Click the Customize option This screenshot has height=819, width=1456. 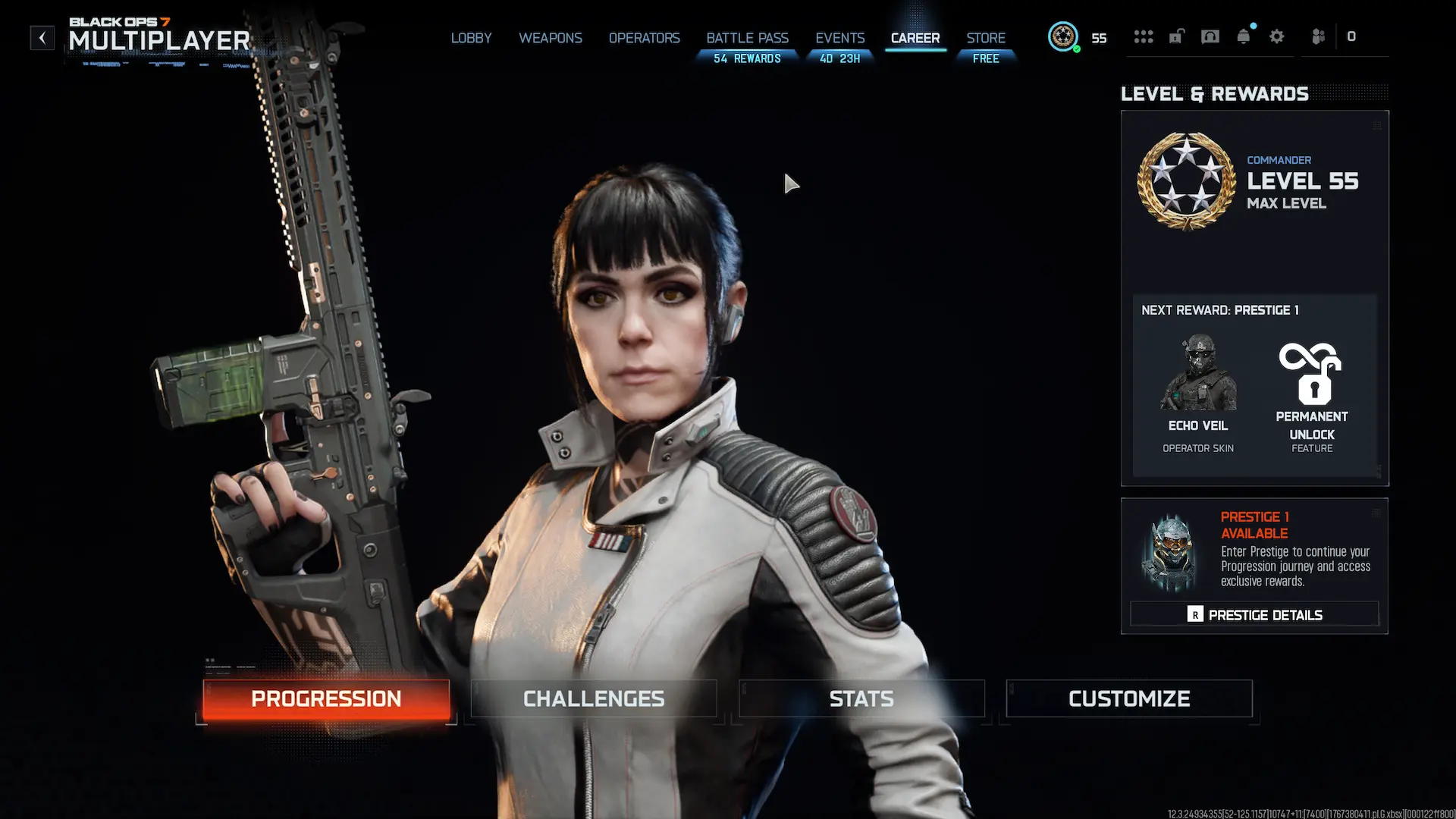click(x=1129, y=698)
